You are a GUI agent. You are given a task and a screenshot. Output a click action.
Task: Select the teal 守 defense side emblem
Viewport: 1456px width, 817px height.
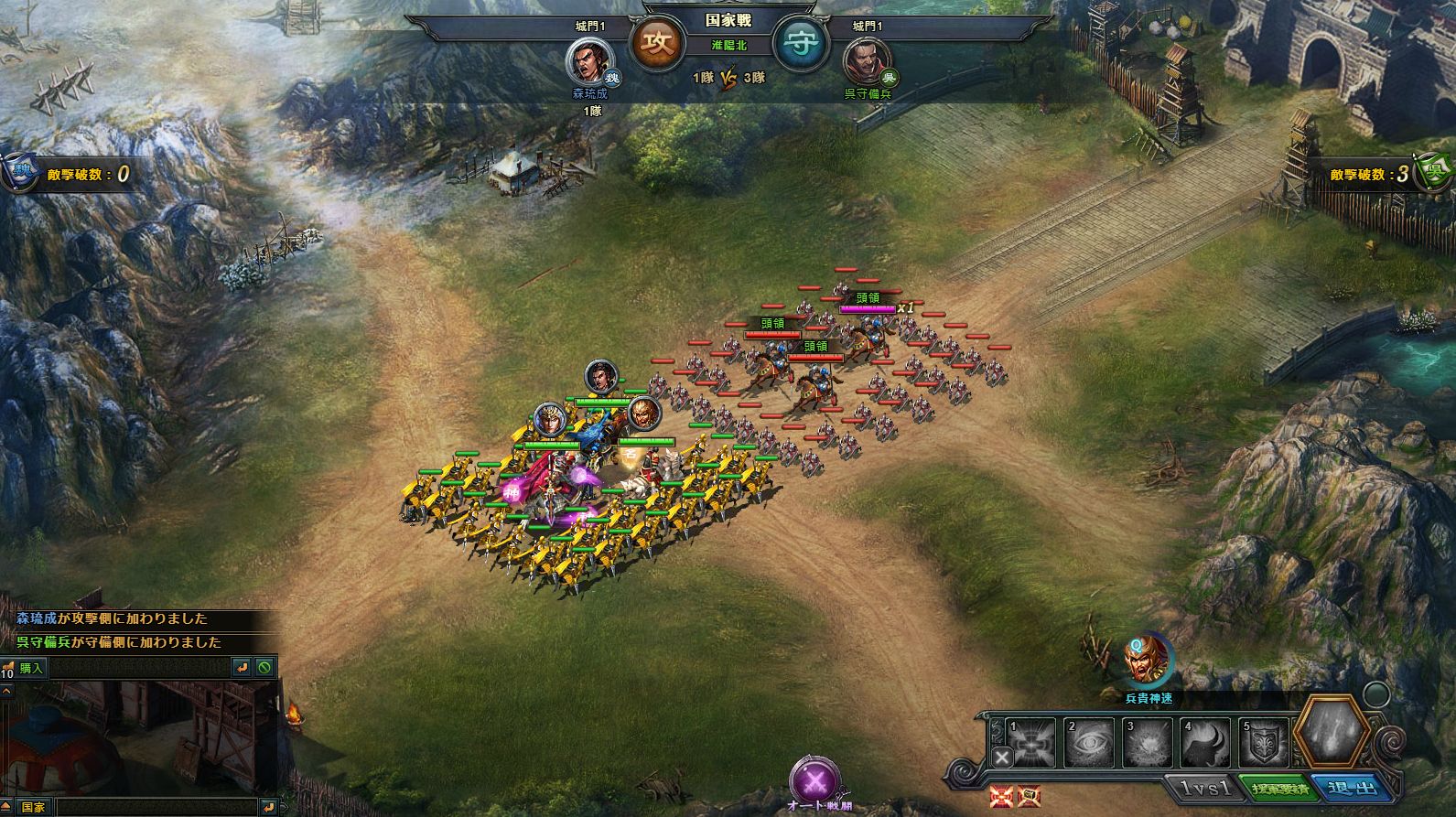click(801, 44)
